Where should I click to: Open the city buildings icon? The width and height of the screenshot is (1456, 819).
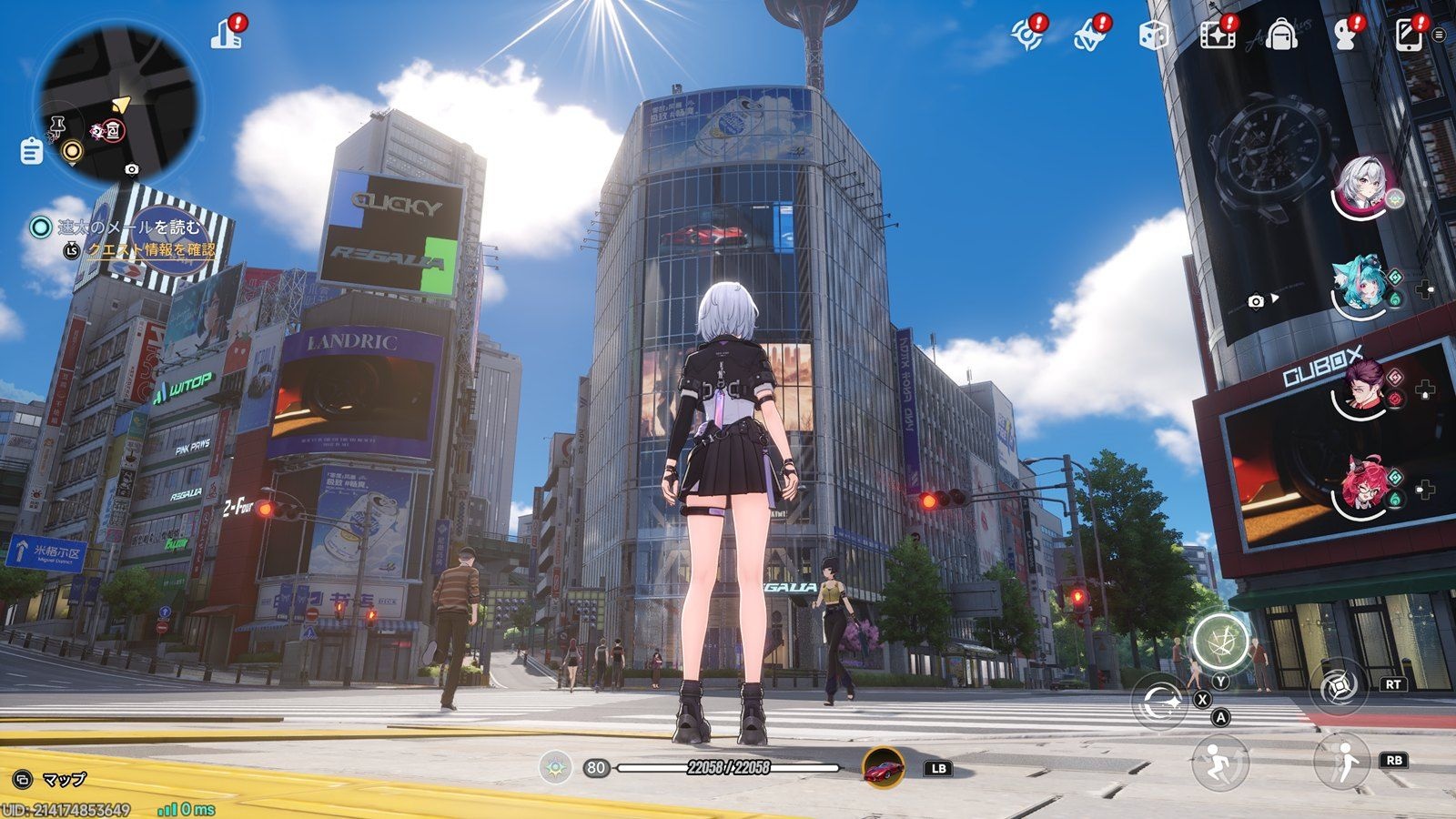pos(227,34)
